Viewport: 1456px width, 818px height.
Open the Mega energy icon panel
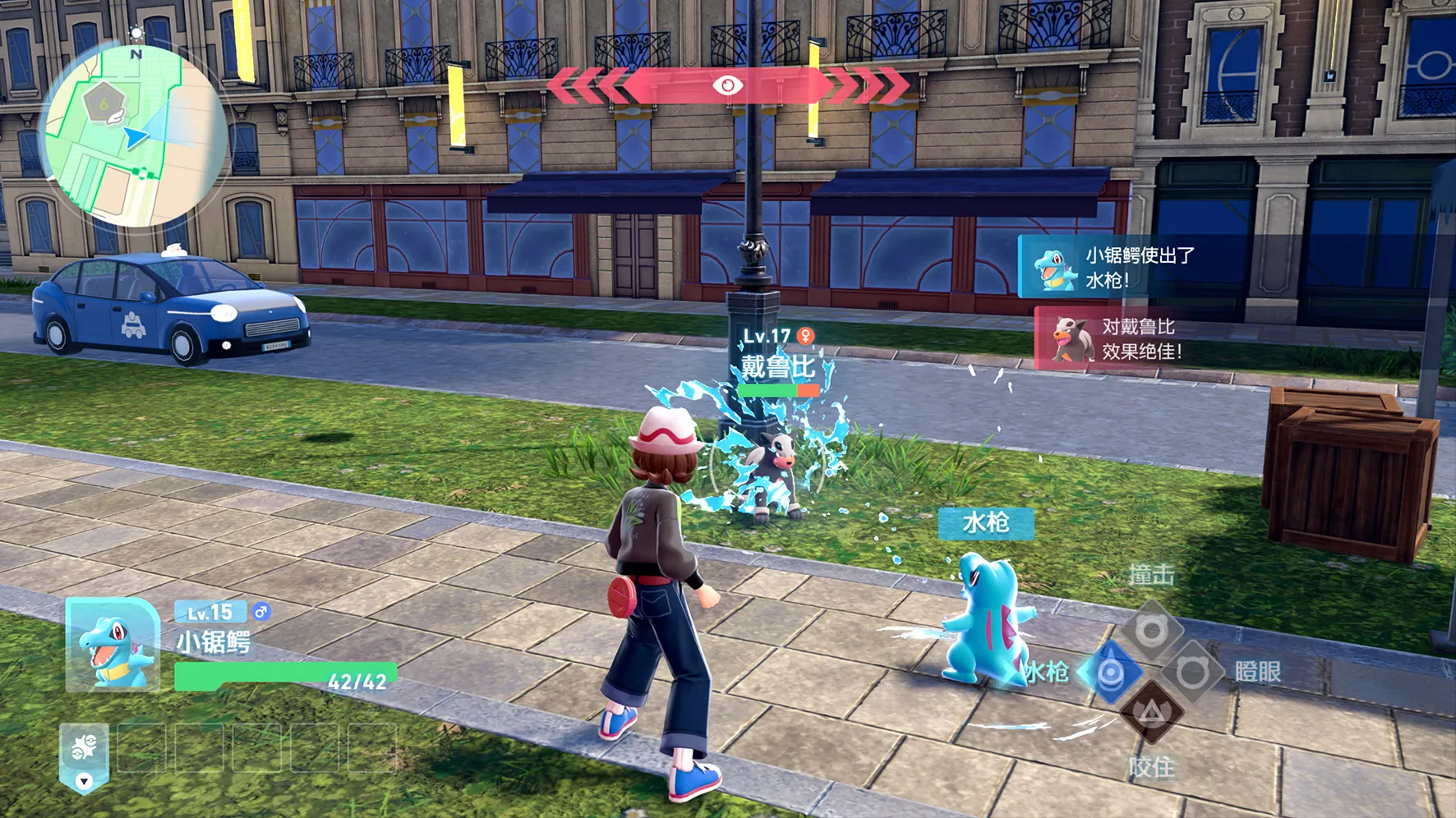[84, 747]
